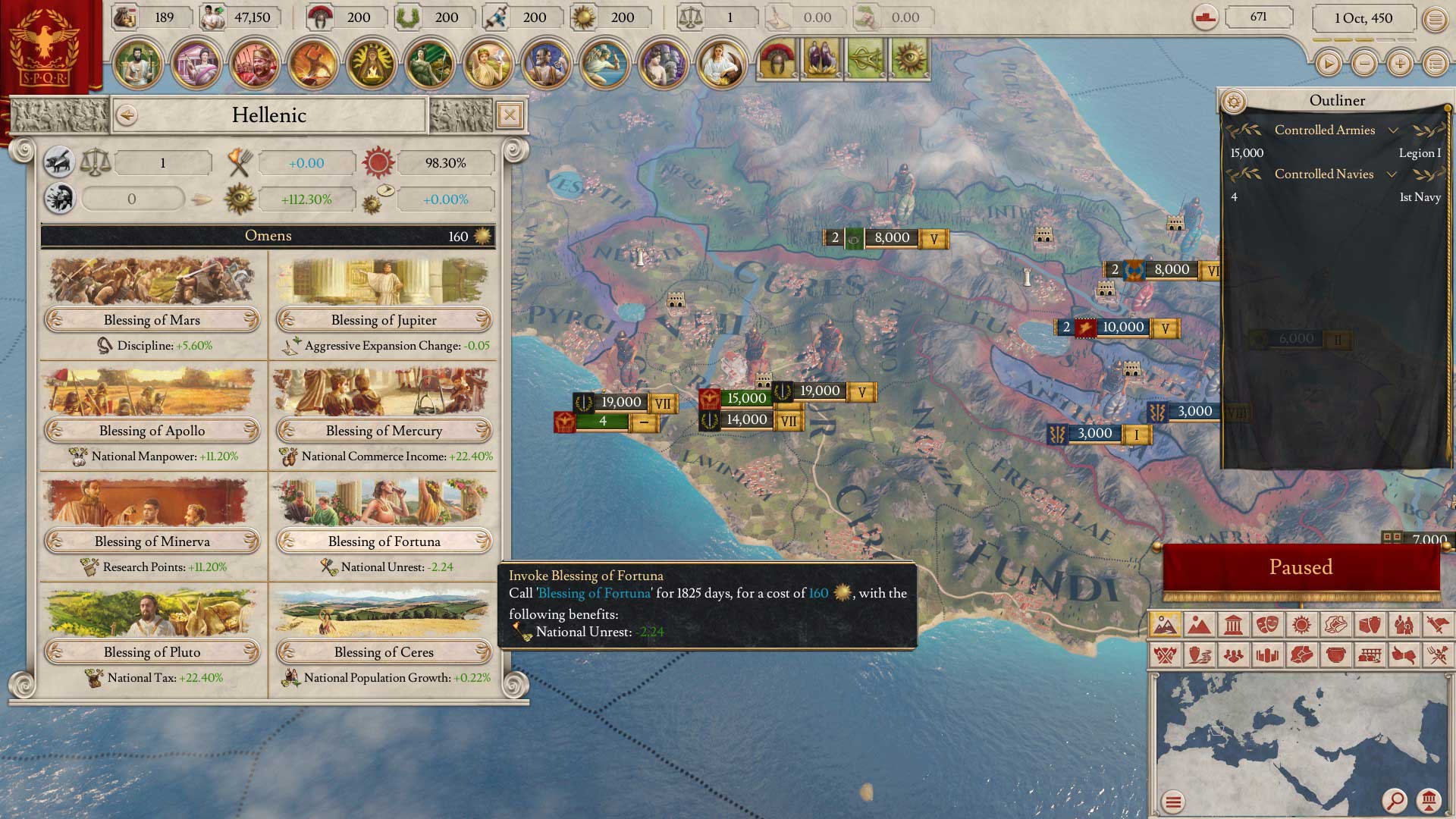This screenshot has width=1456, height=819.
Task: Invoke Blessing of Mars omen
Action: point(152,320)
